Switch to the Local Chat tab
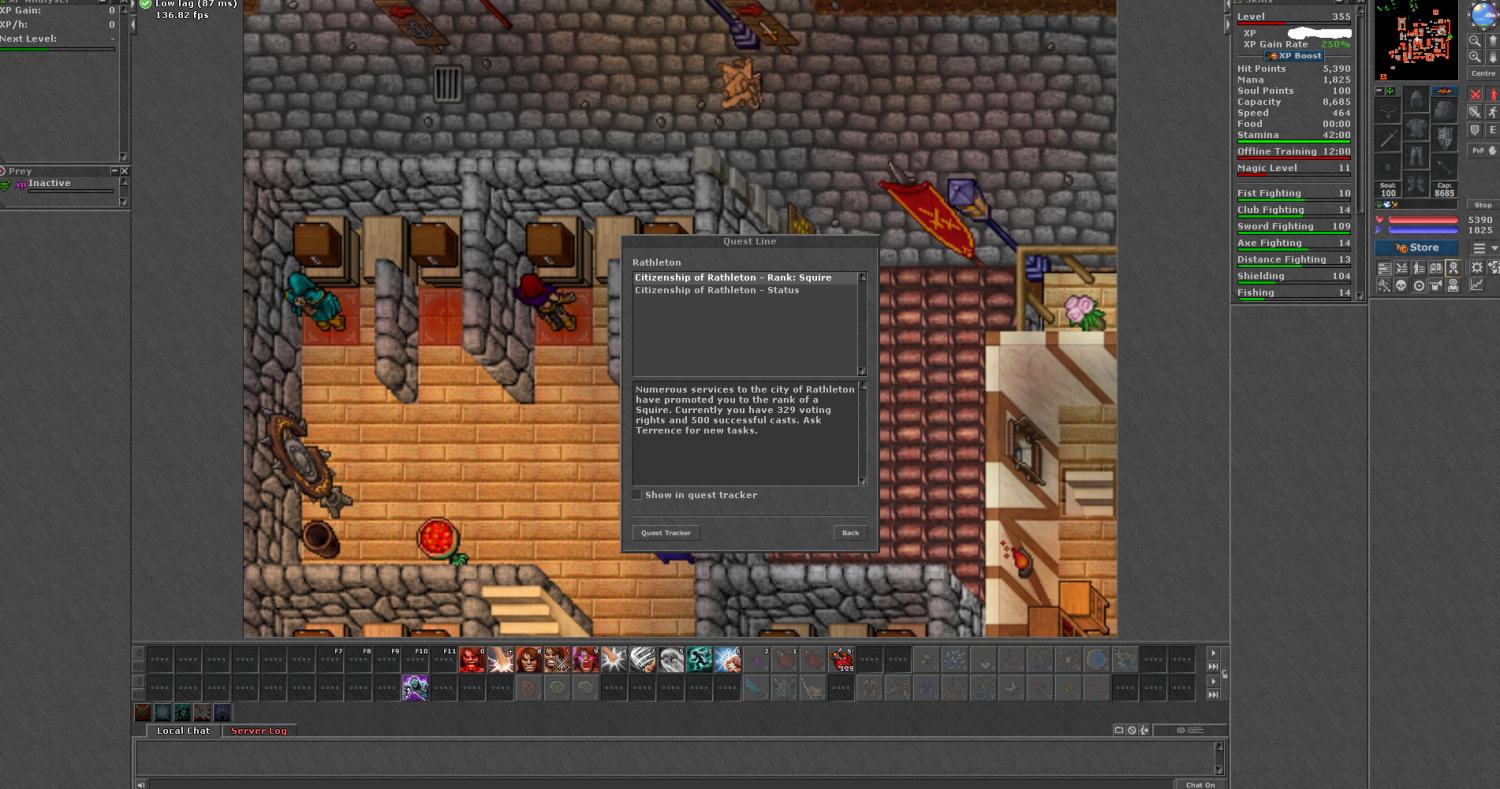The height and width of the screenshot is (789, 1500). (184, 731)
